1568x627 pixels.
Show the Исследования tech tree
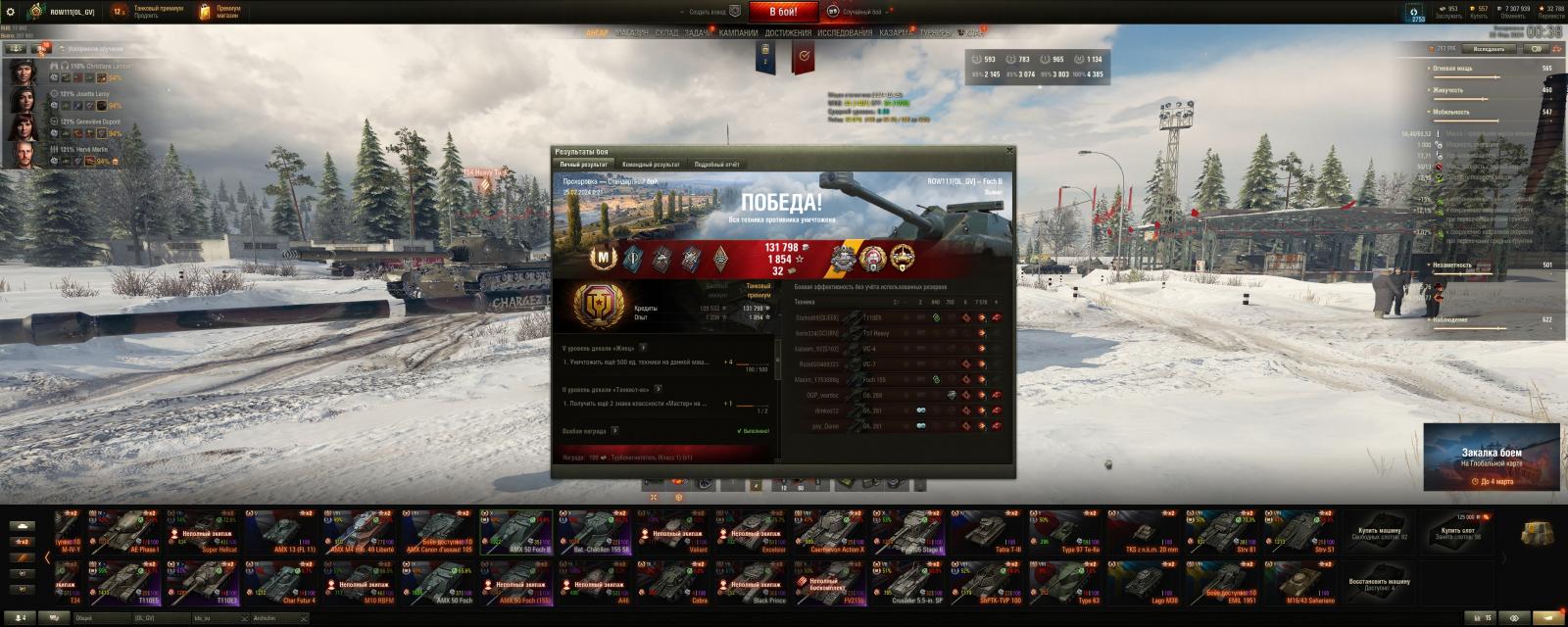click(845, 32)
